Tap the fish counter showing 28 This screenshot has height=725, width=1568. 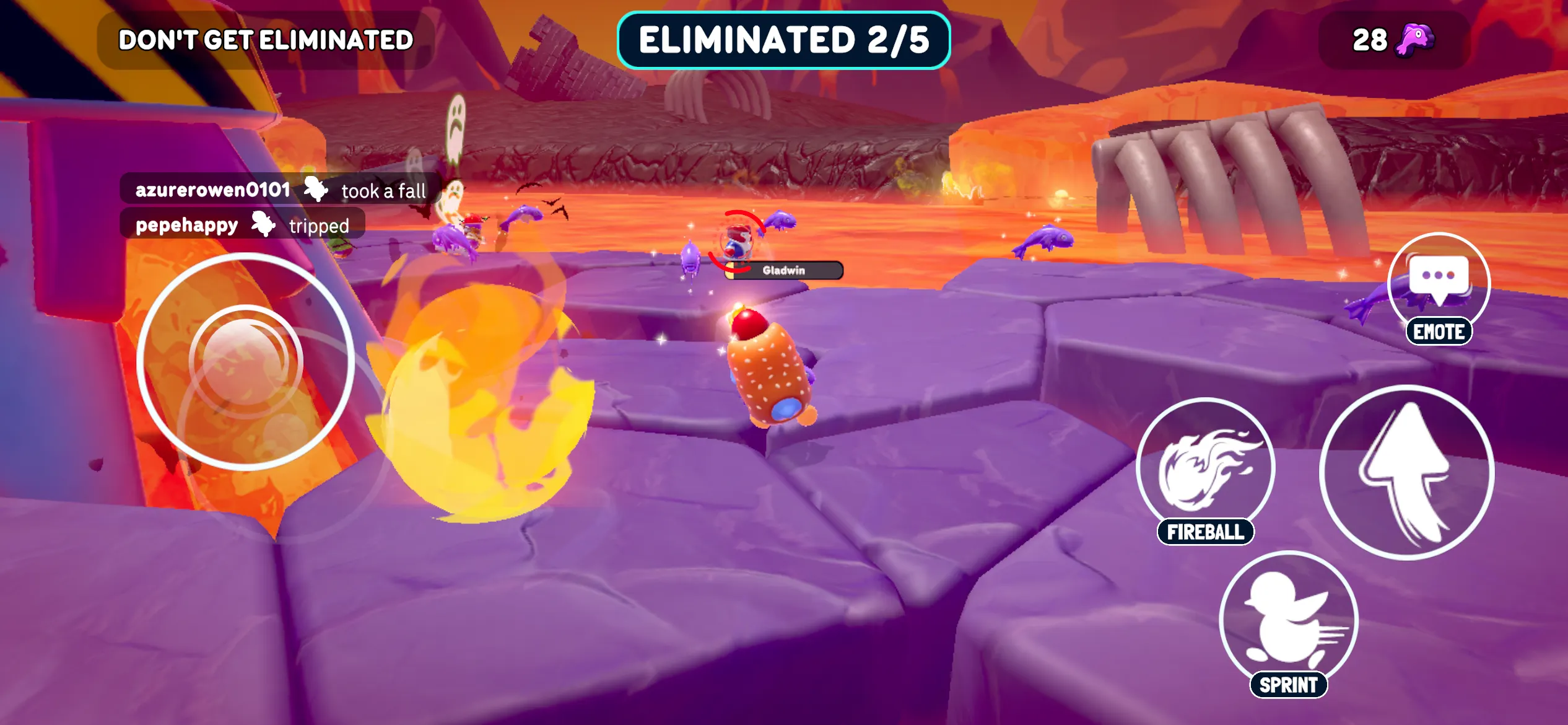click(1393, 38)
